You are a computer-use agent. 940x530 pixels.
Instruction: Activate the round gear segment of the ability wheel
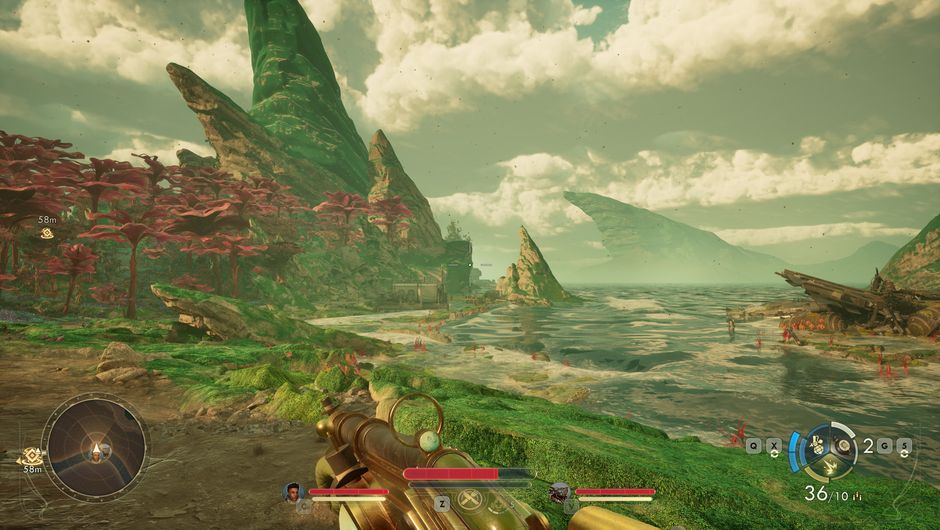click(843, 444)
